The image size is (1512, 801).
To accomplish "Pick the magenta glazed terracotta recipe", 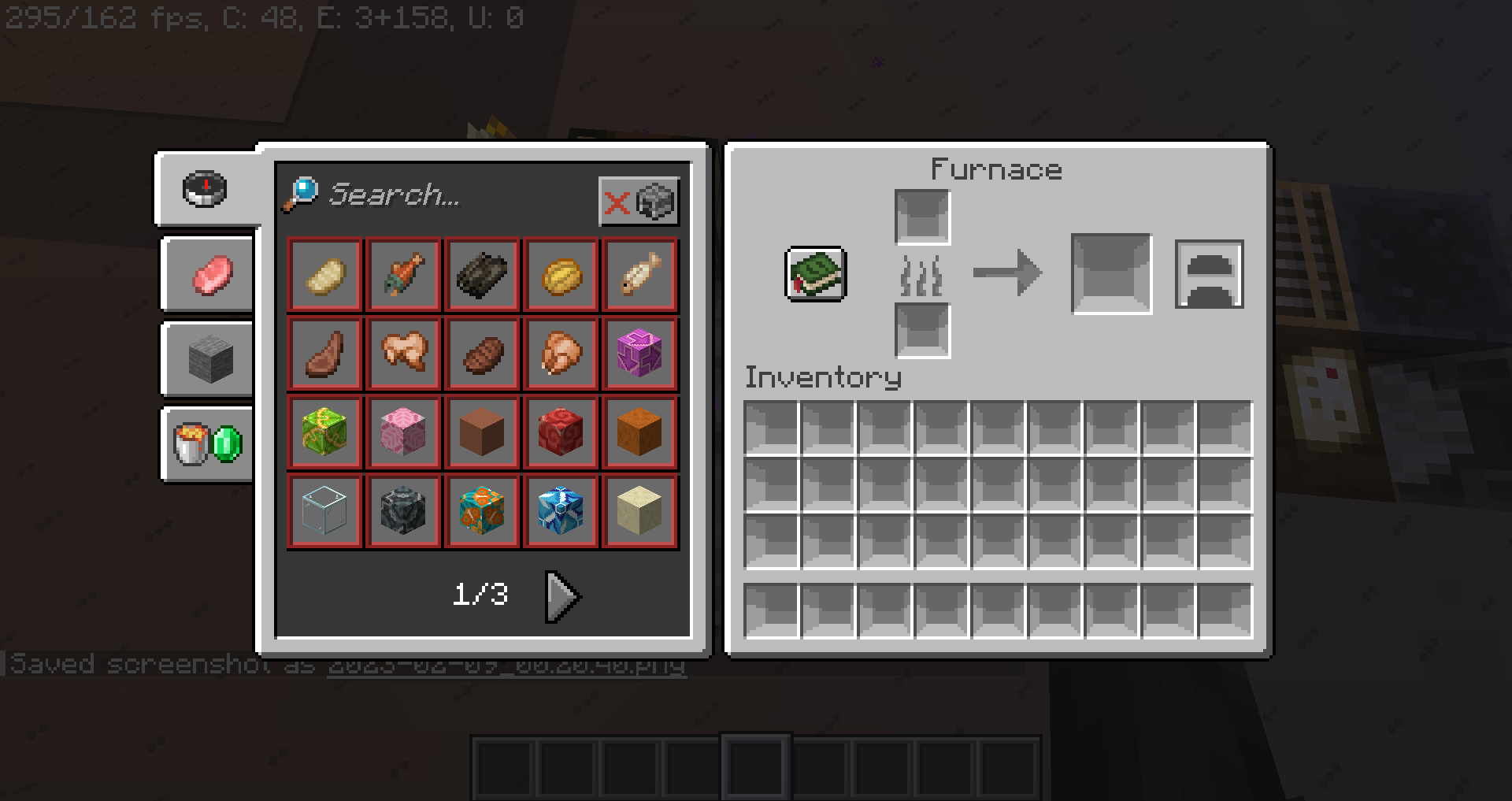I will [x=639, y=353].
